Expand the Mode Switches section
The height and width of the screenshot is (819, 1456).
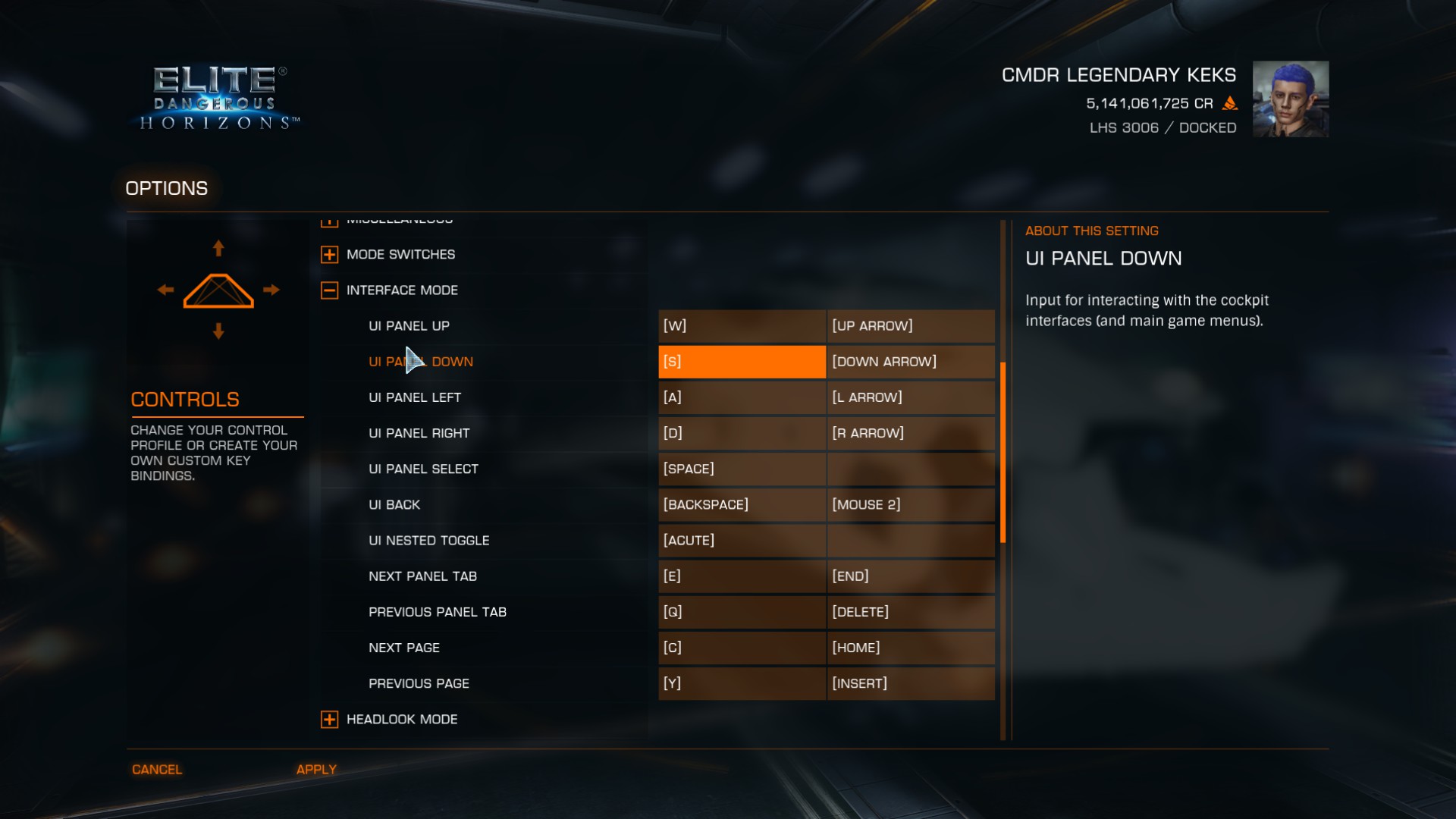pos(329,255)
